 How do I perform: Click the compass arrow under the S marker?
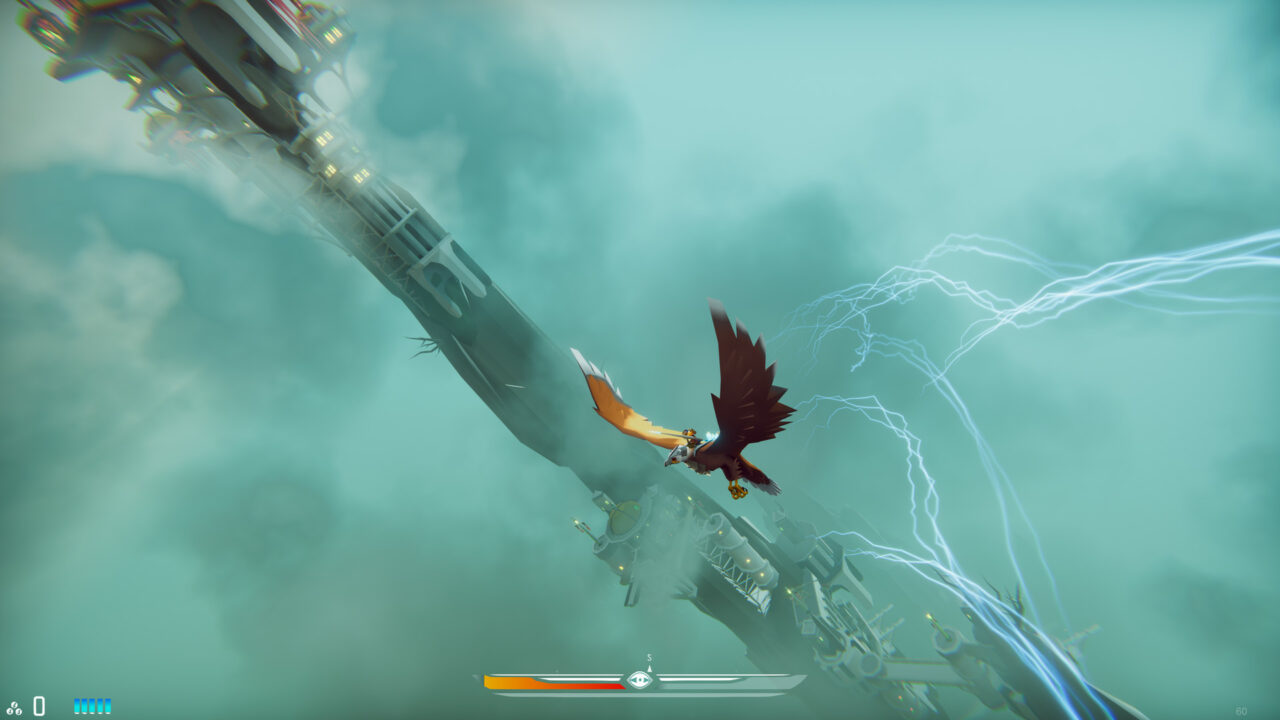649,671
